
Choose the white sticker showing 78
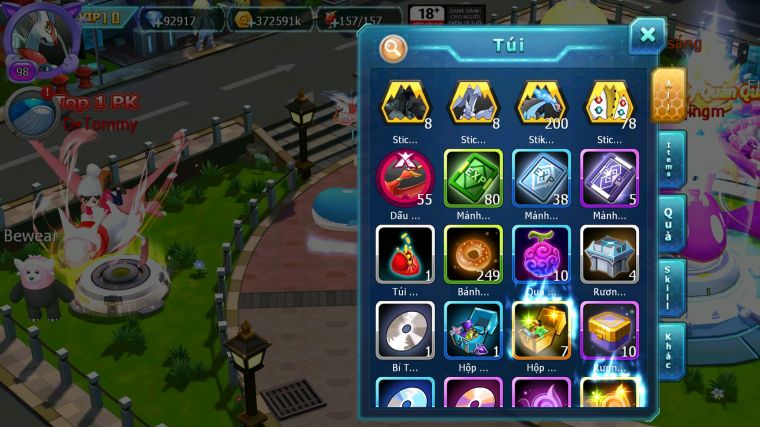[609, 103]
